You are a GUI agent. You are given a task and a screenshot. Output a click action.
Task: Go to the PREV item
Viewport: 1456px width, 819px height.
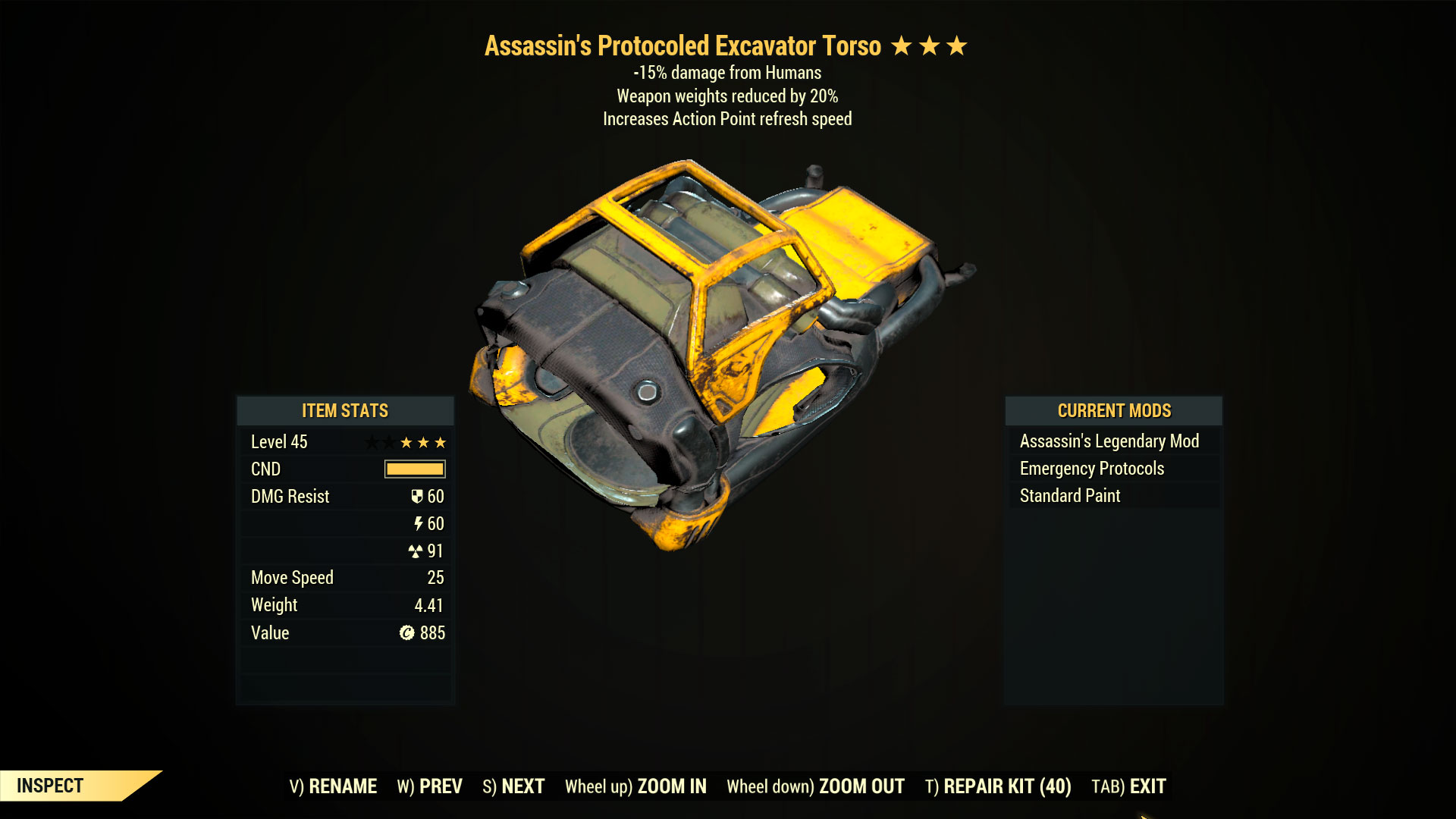pyautogui.click(x=429, y=786)
